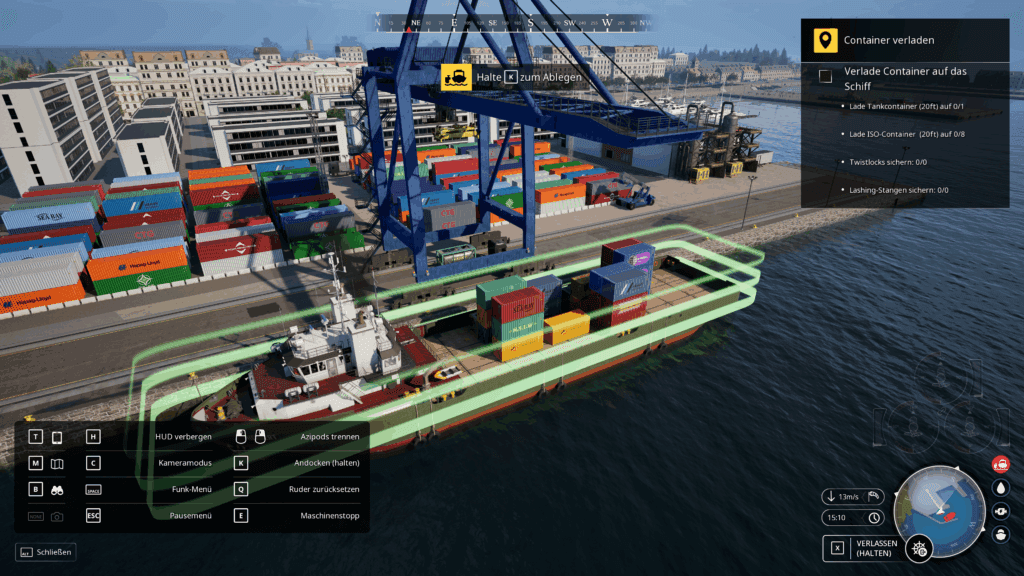Tick the Verlade Container auf das Schiff checkbox
This screenshot has height=576, width=1024.
pyautogui.click(x=826, y=77)
